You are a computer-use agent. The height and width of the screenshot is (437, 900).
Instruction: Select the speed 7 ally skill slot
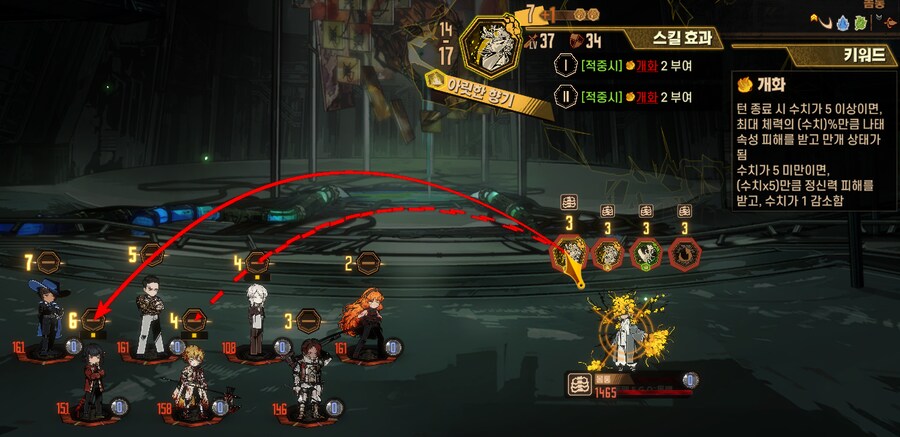[x=50, y=263]
